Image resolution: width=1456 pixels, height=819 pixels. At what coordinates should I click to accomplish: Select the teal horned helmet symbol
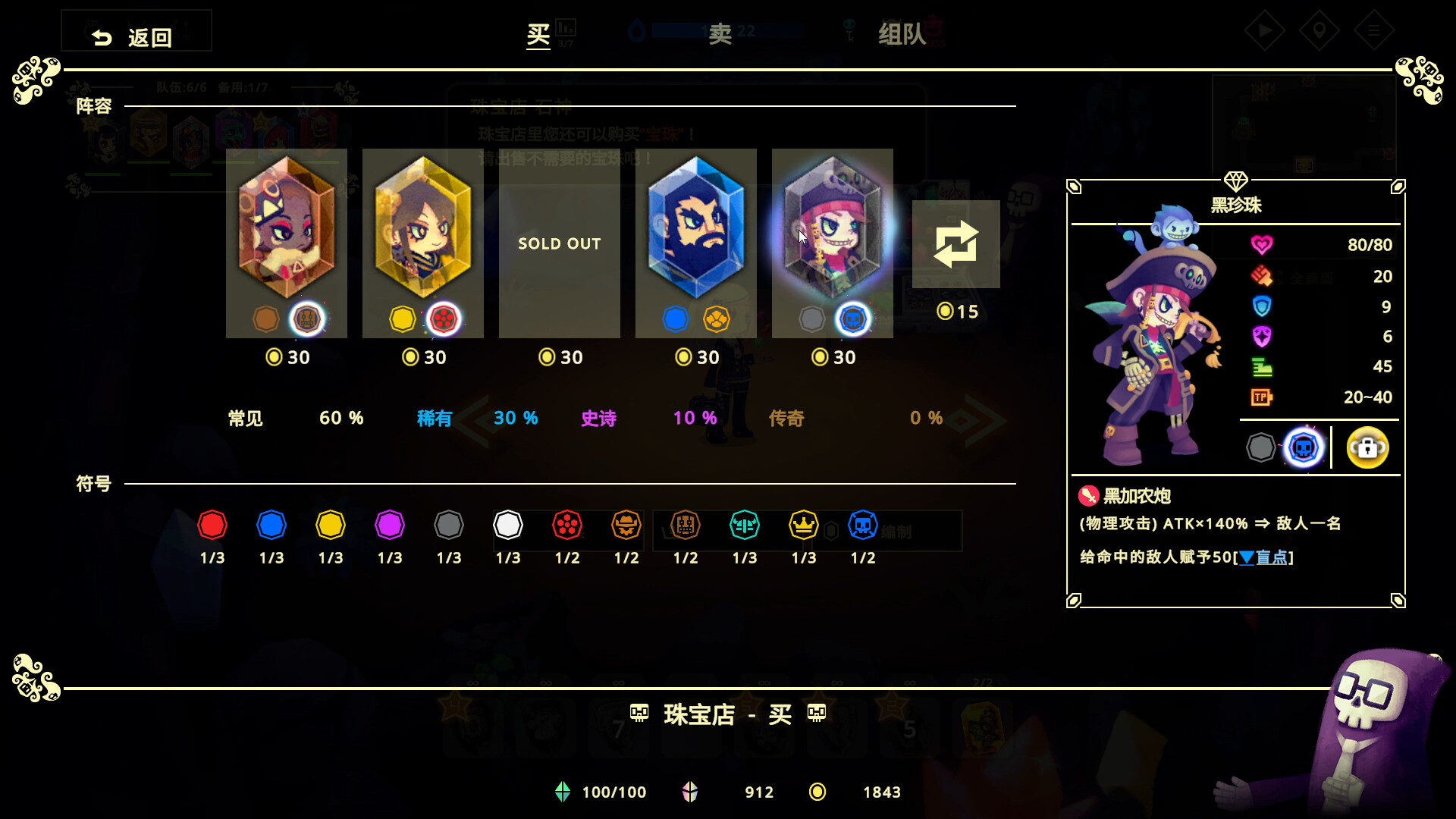(744, 524)
